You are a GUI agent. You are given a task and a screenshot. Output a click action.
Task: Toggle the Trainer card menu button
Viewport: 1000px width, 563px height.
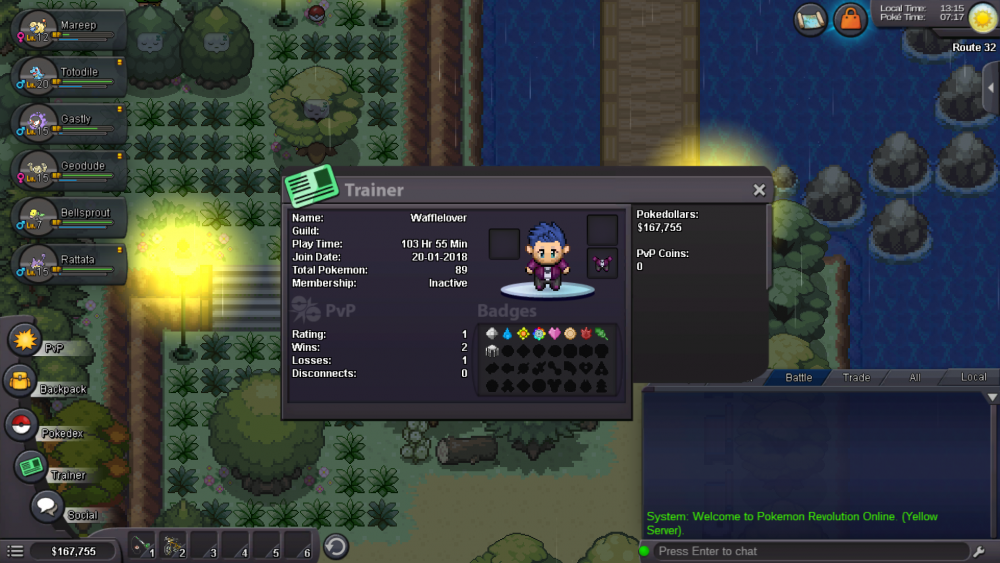point(31,466)
